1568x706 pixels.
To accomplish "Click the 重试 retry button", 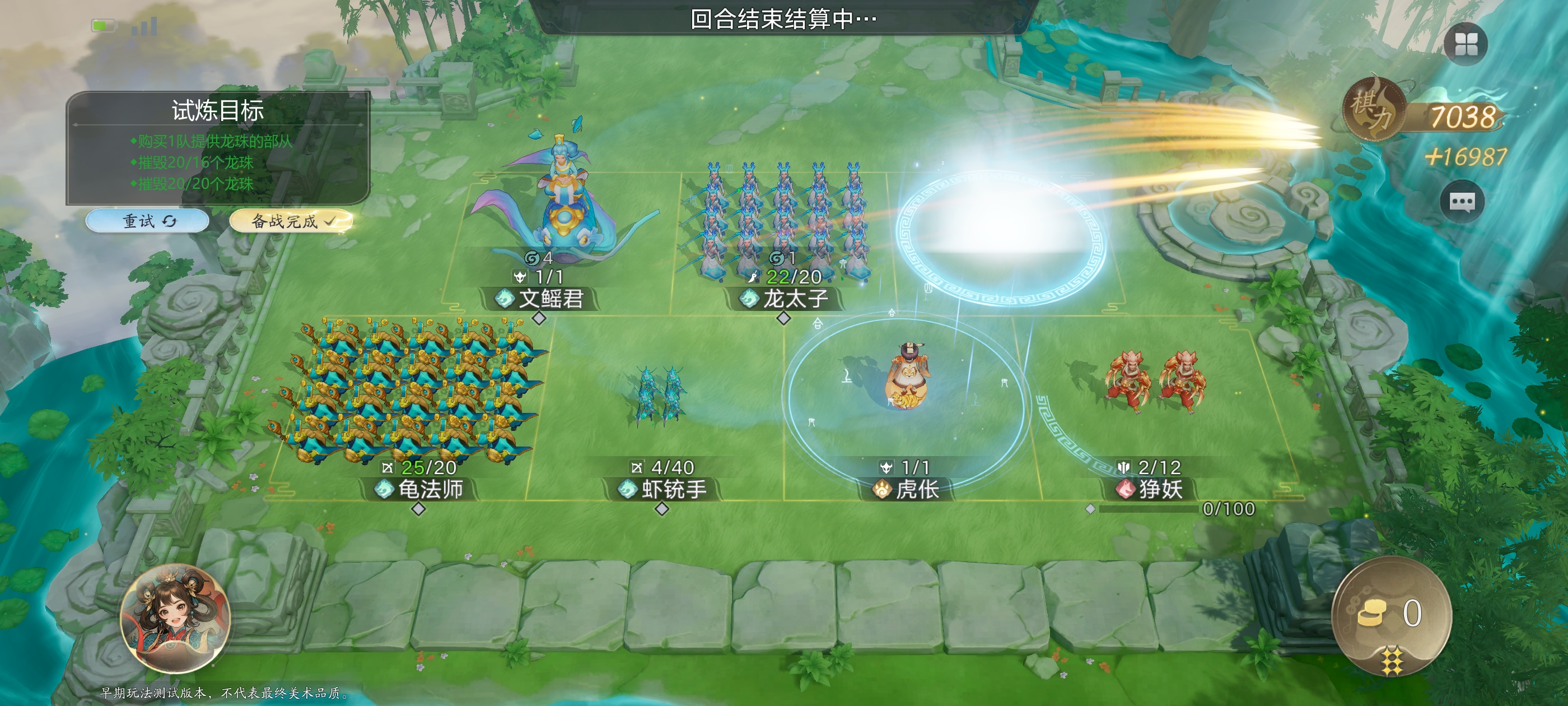I will (x=148, y=221).
